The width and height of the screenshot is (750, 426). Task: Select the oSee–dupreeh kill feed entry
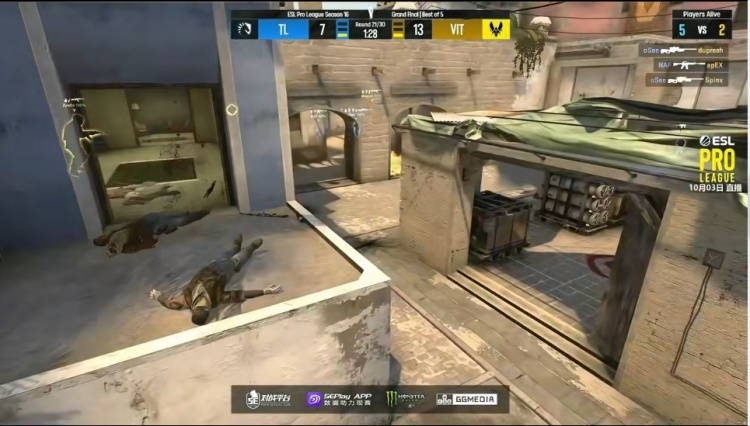pyautogui.click(x=685, y=49)
